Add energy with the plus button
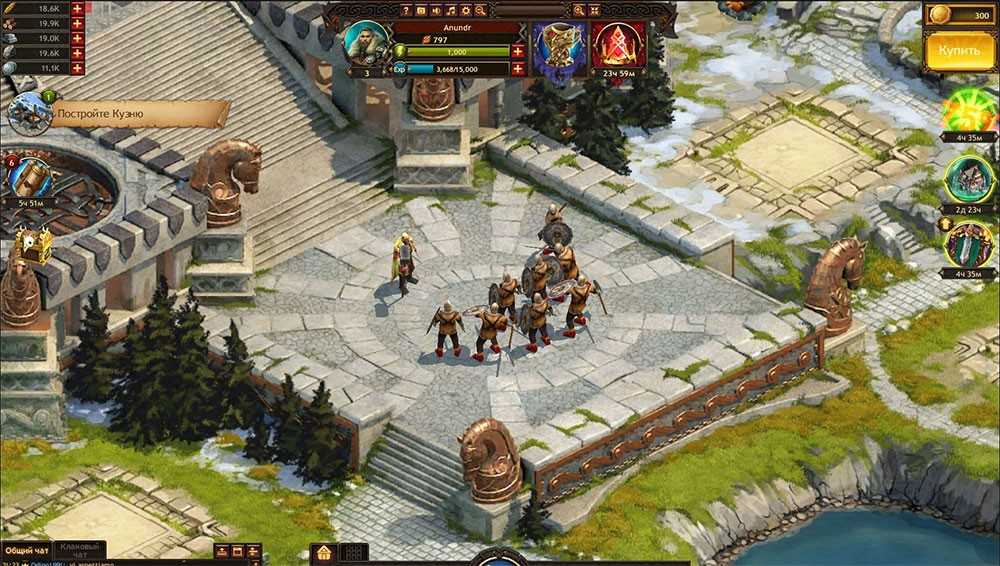This screenshot has width=1000, height=566. pyautogui.click(x=517, y=51)
